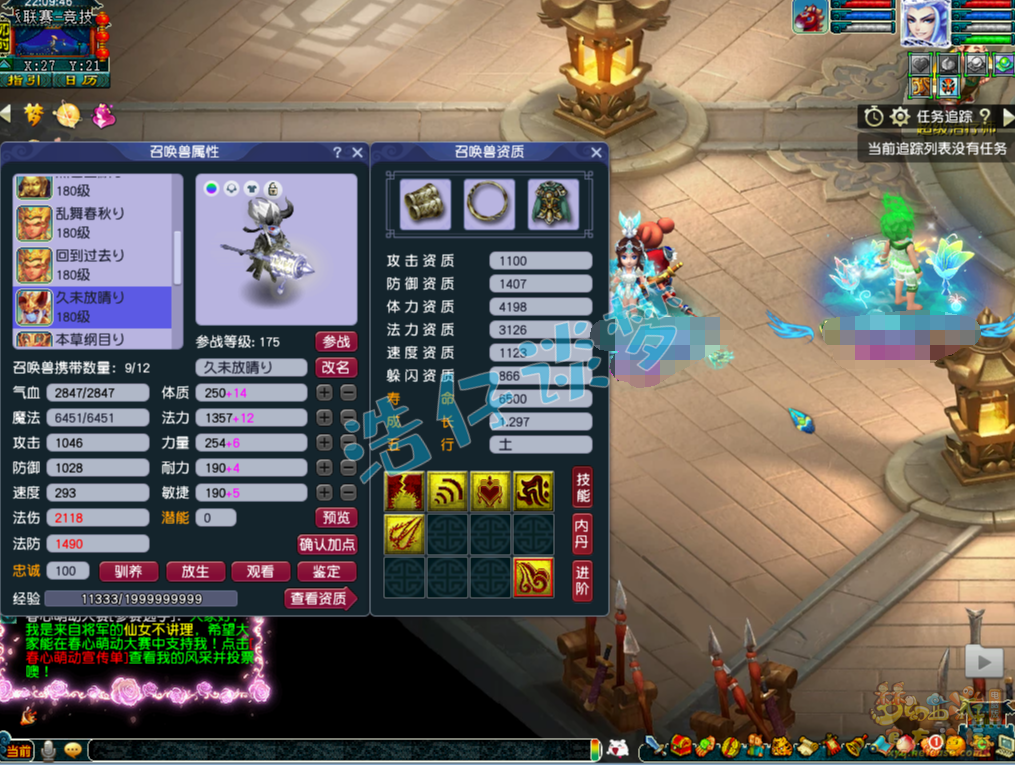1015x765 pixels.
Task: Switch to the 进阶 tab
Action: [582, 581]
